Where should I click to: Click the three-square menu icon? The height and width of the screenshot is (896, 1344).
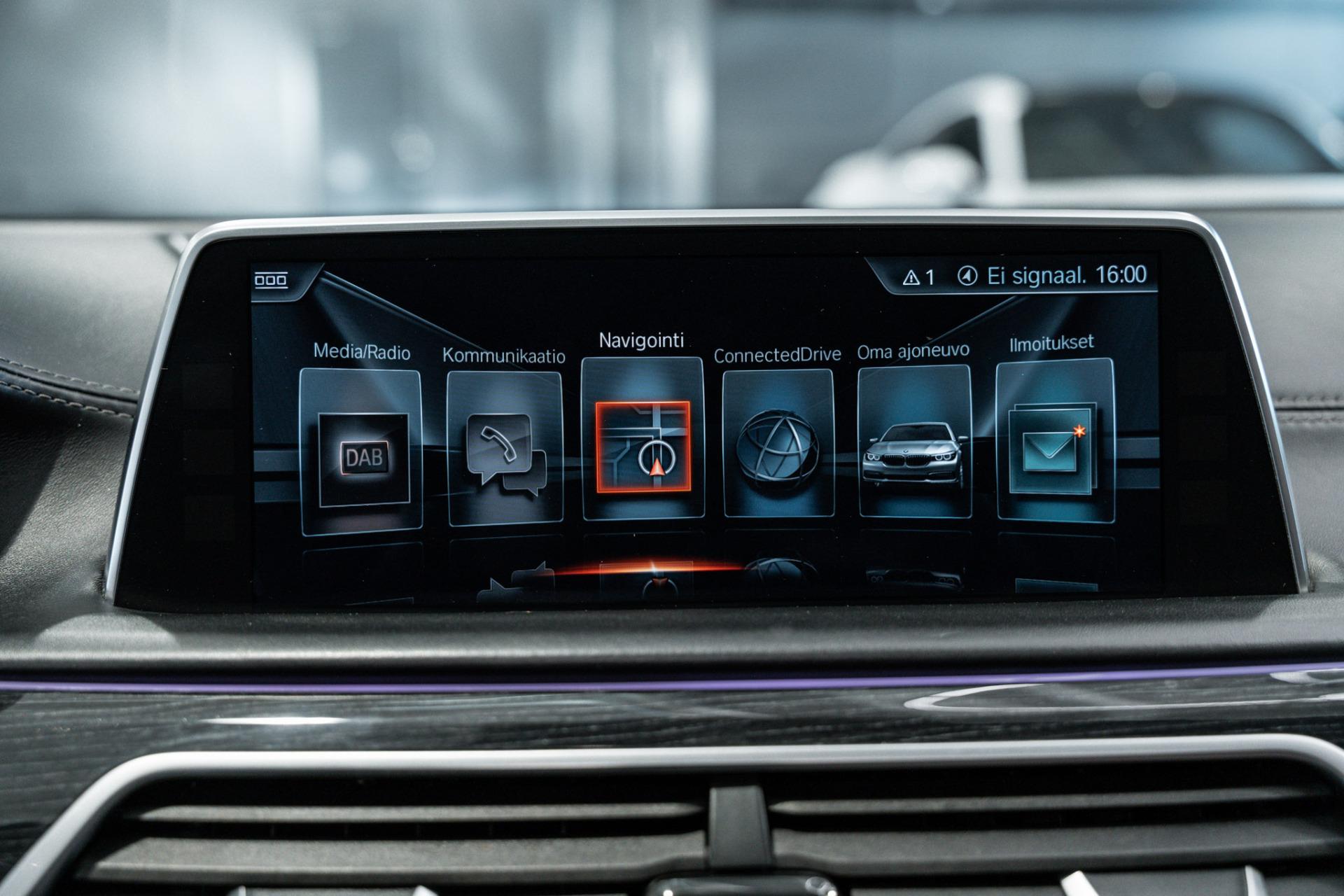point(270,280)
